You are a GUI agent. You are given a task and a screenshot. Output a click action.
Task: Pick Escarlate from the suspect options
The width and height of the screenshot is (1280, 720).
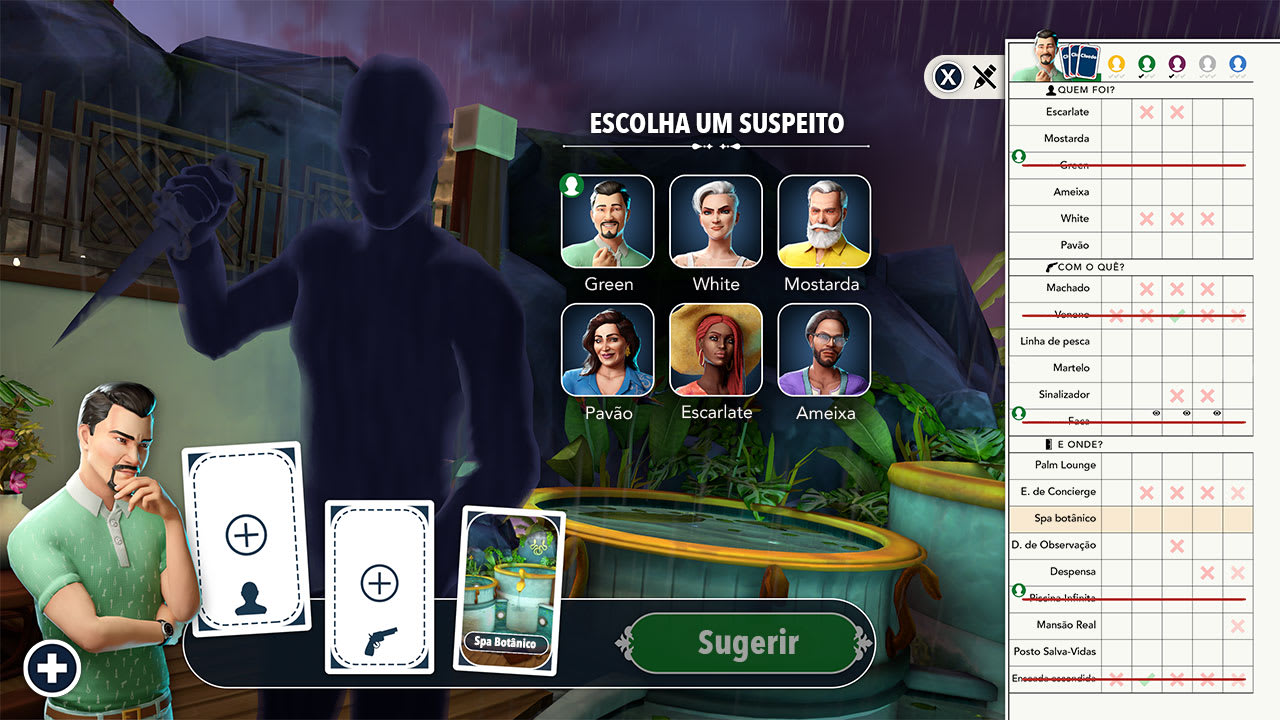(715, 350)
